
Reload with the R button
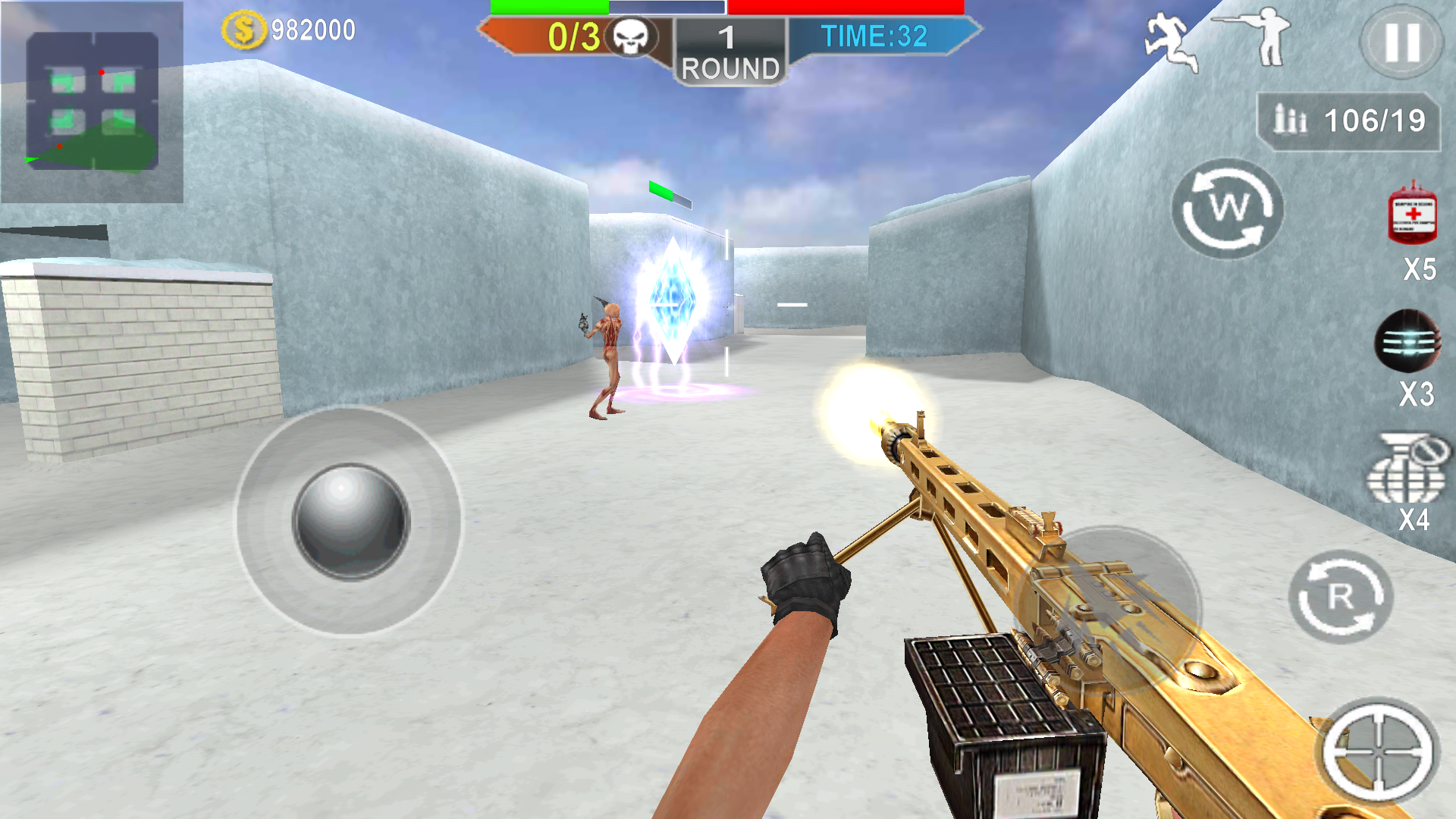(1340, 598)
